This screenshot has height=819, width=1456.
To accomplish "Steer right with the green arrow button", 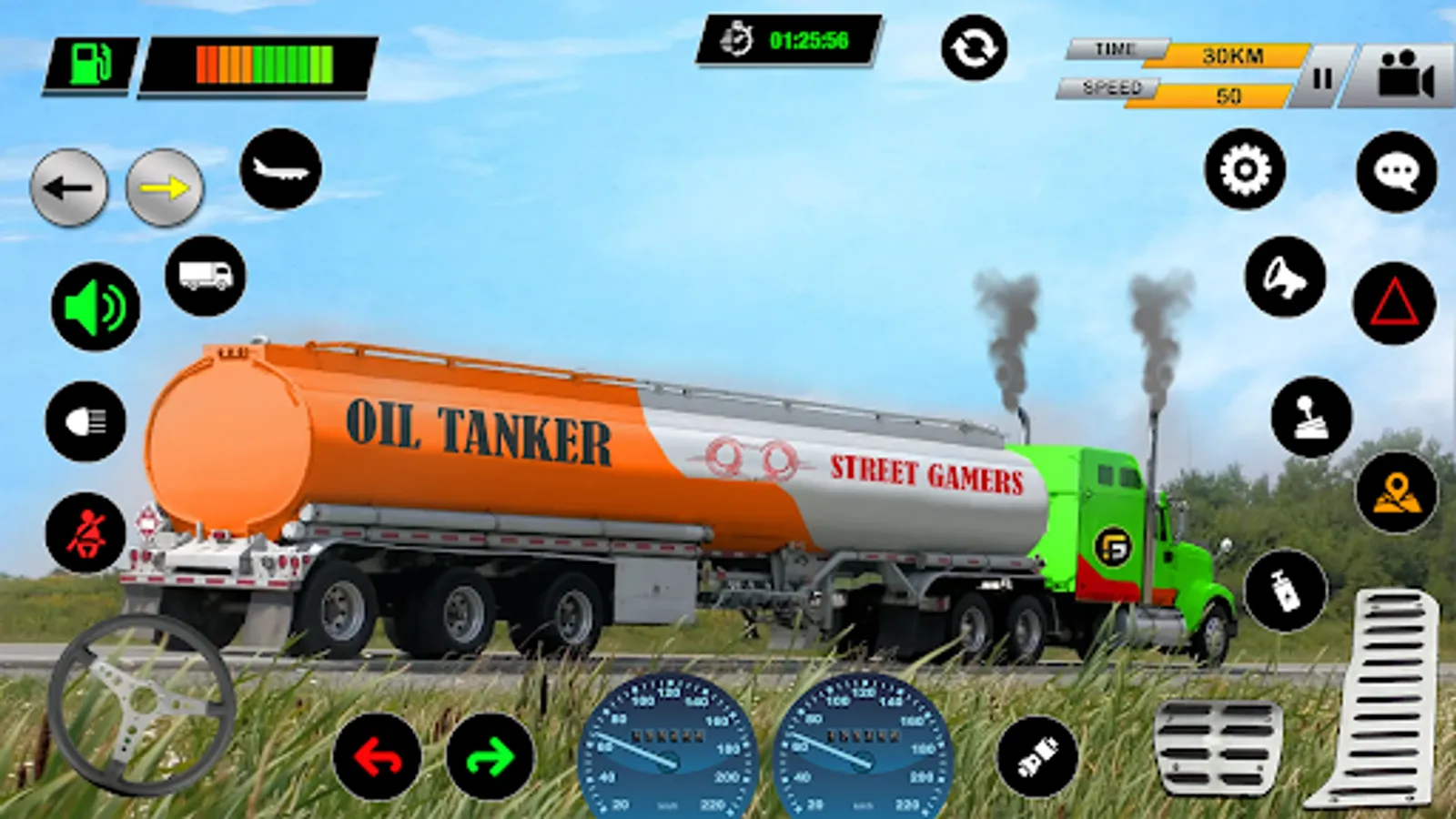I will click(490, 756).
